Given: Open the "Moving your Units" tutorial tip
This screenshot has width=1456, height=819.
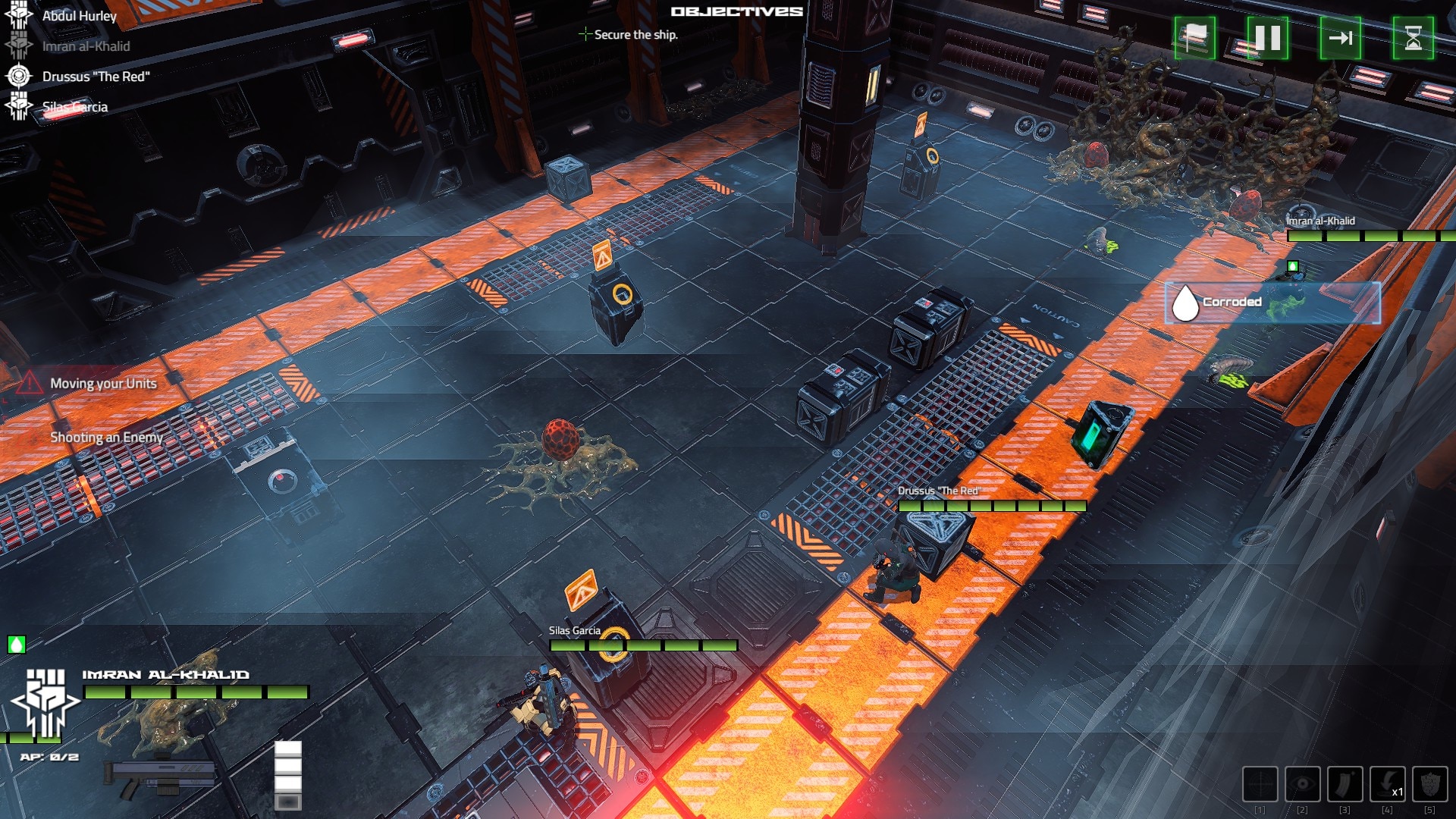Looking at the screenshot, I should pyautogui.click(x=103, y=384).
